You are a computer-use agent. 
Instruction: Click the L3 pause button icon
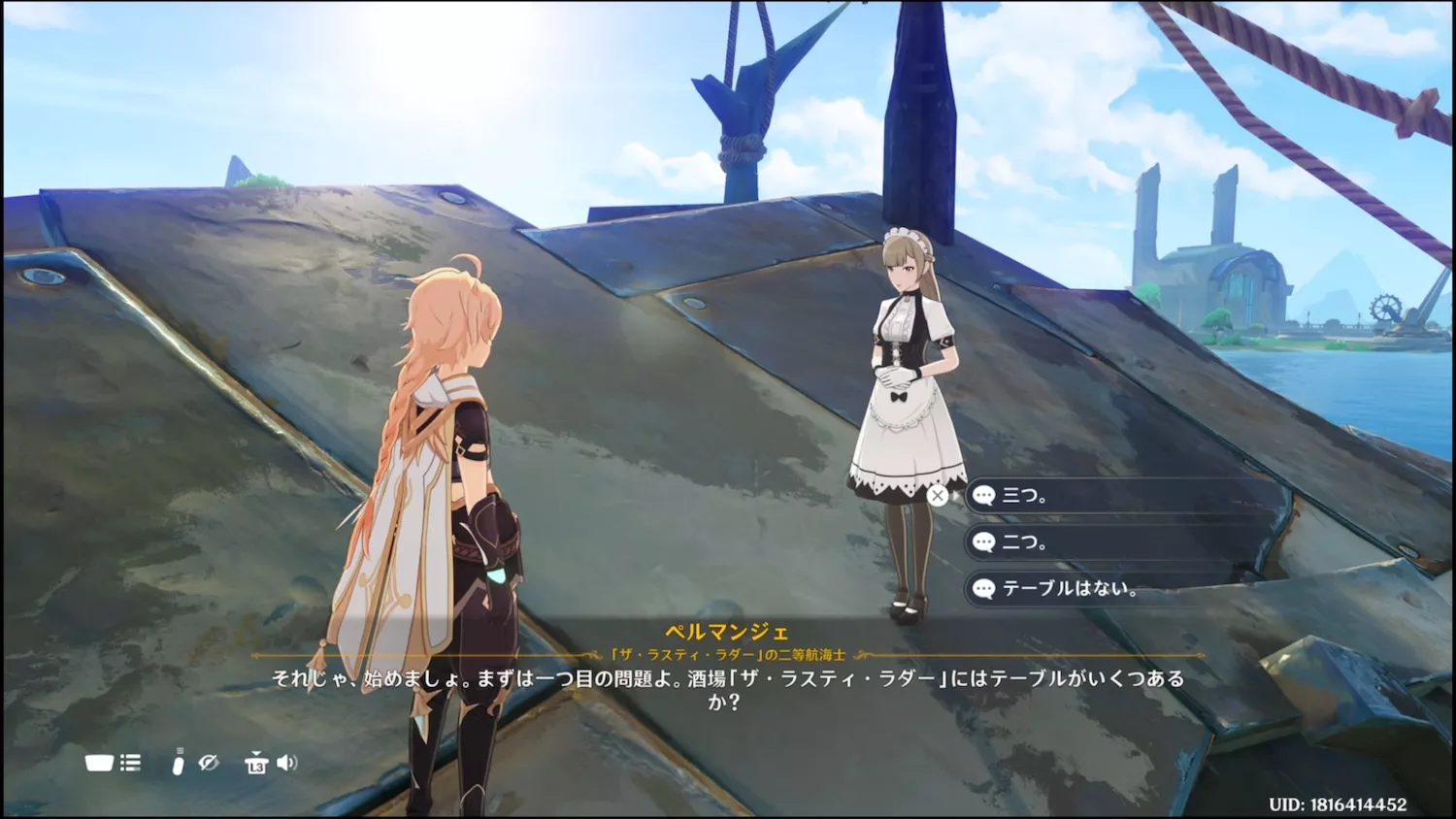255,763
